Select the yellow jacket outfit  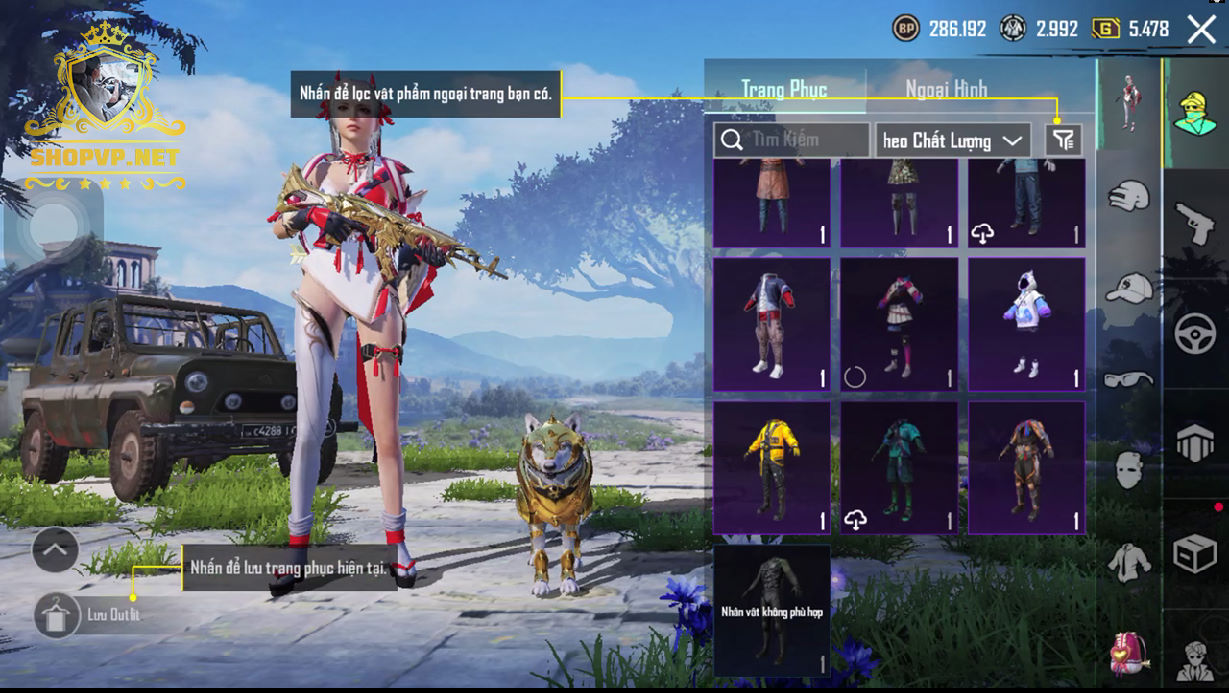[771, 467]
